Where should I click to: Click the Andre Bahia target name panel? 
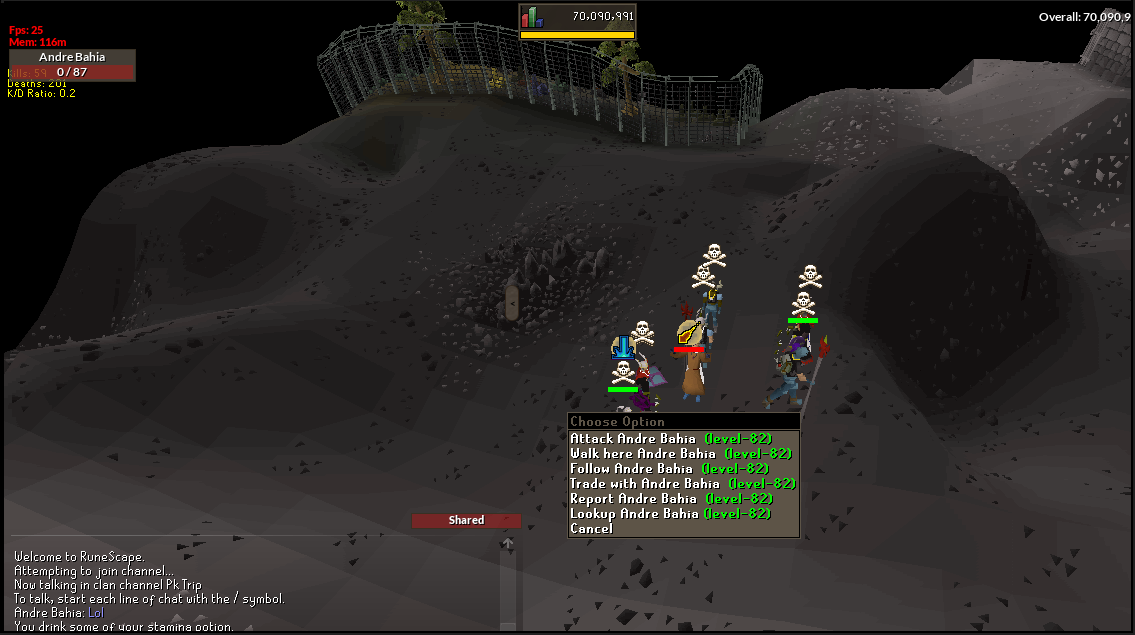tap(72, 57)
